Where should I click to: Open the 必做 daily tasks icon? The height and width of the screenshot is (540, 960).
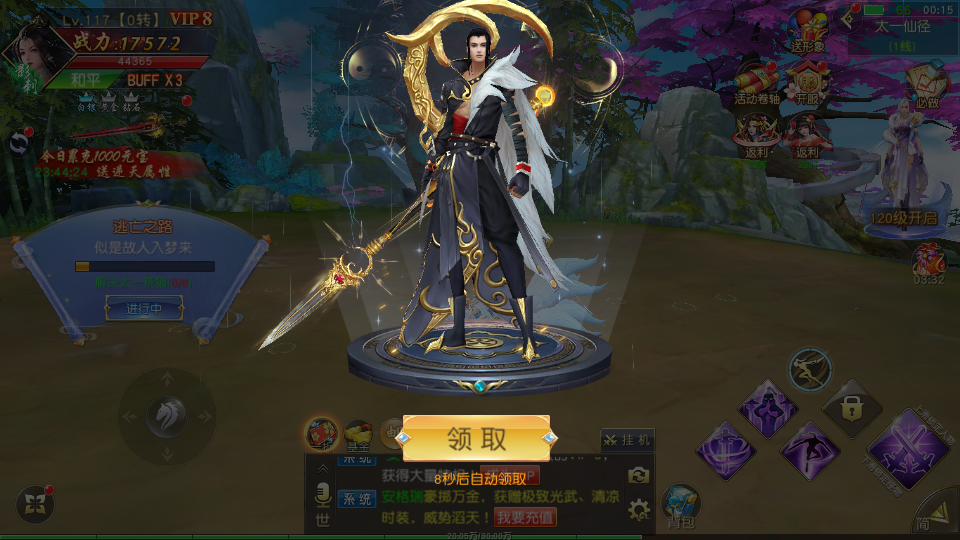pos(926,84)
